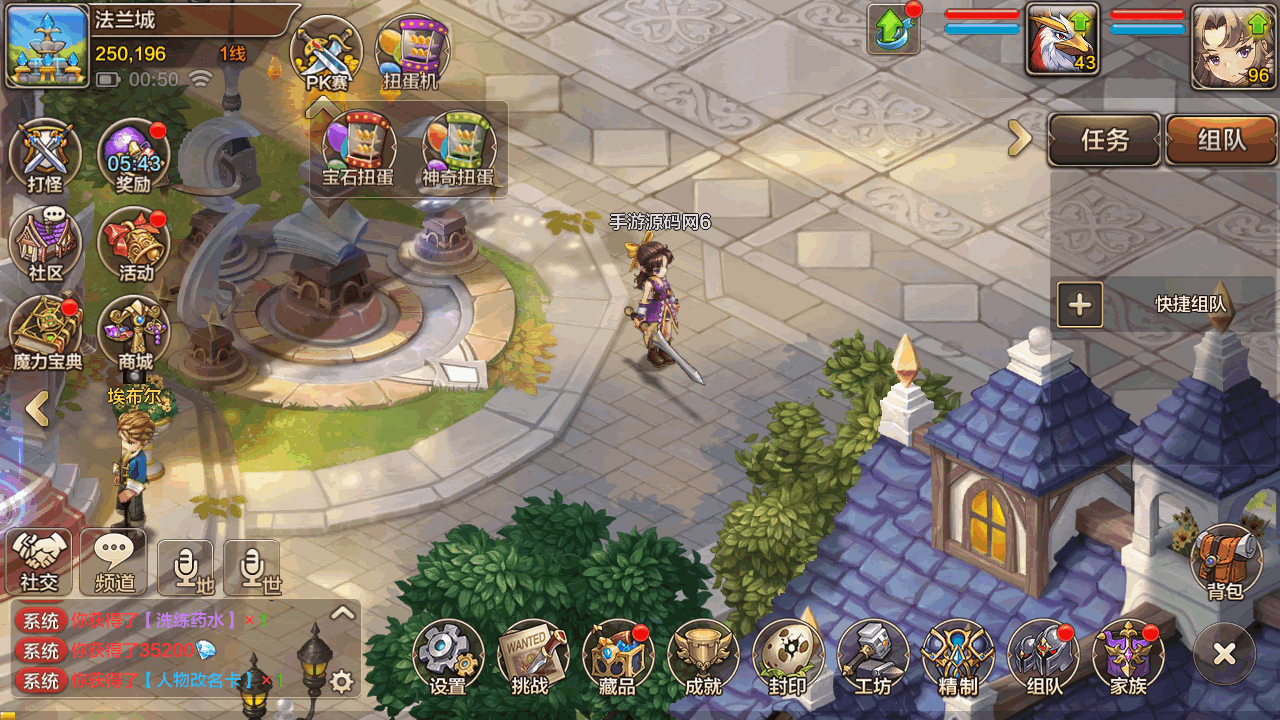
Task: Claim the 奖励 timed reward
Action: click(133, 156)
